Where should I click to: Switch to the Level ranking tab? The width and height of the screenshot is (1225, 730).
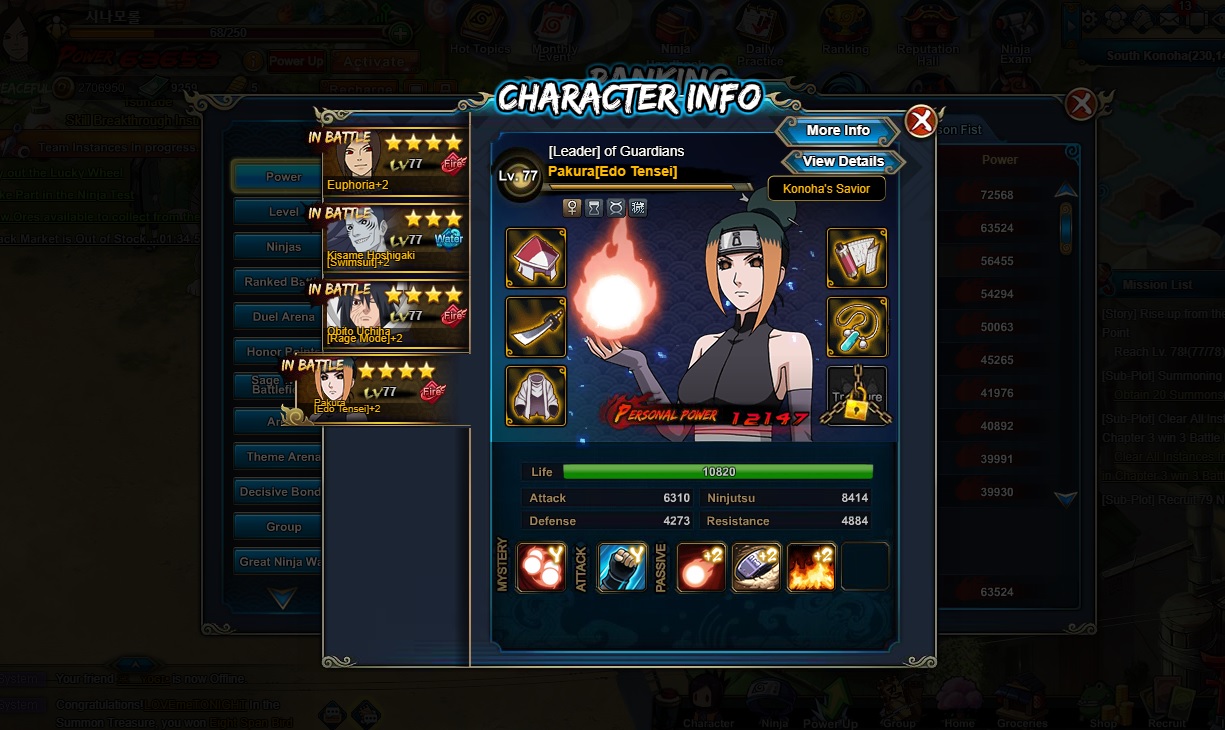pyautogui.click(x=283, y=212)
